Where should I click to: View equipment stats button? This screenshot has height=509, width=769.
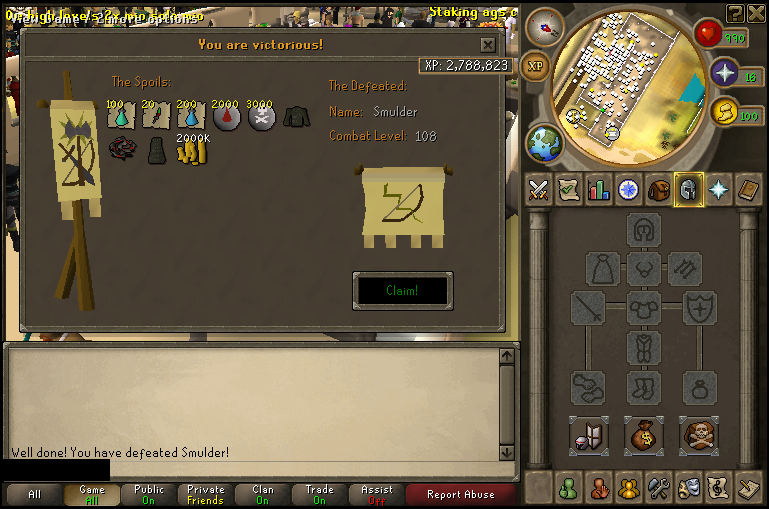click(x=588, y=436)
